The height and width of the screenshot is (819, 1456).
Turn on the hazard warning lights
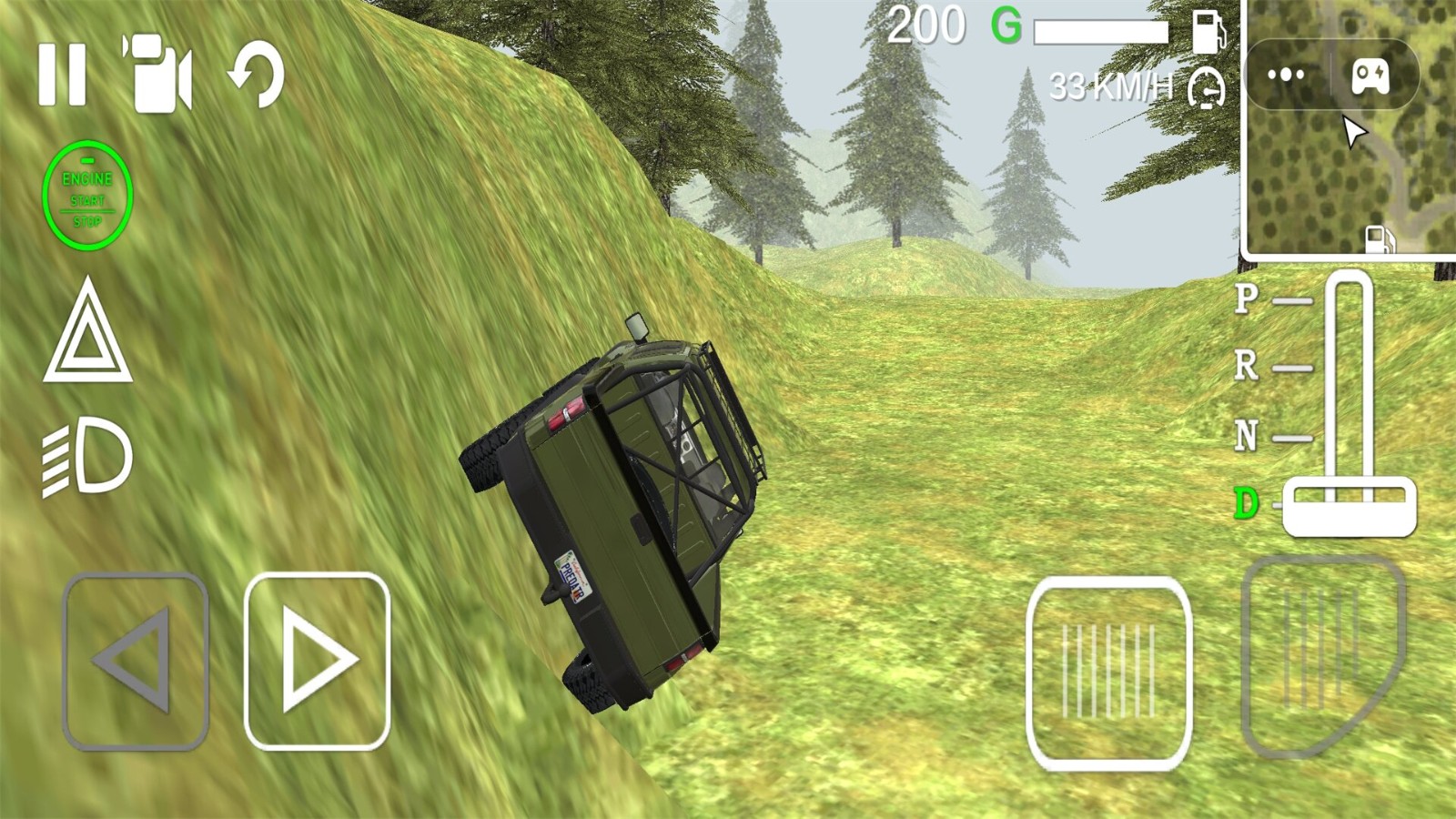(x=87, y=332)
